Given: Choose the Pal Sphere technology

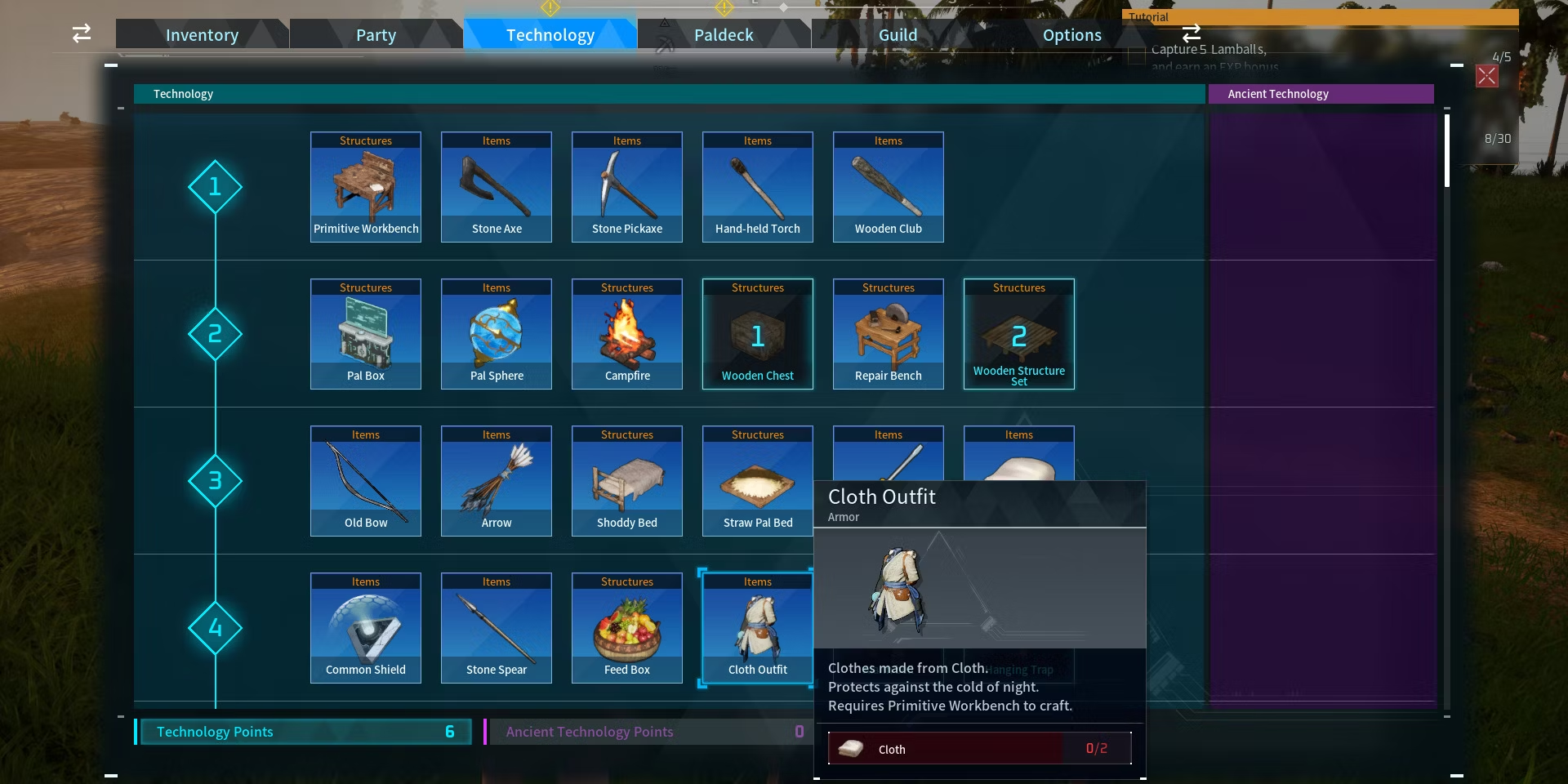Looking at the screenshot, I should (x=497, y=334).
